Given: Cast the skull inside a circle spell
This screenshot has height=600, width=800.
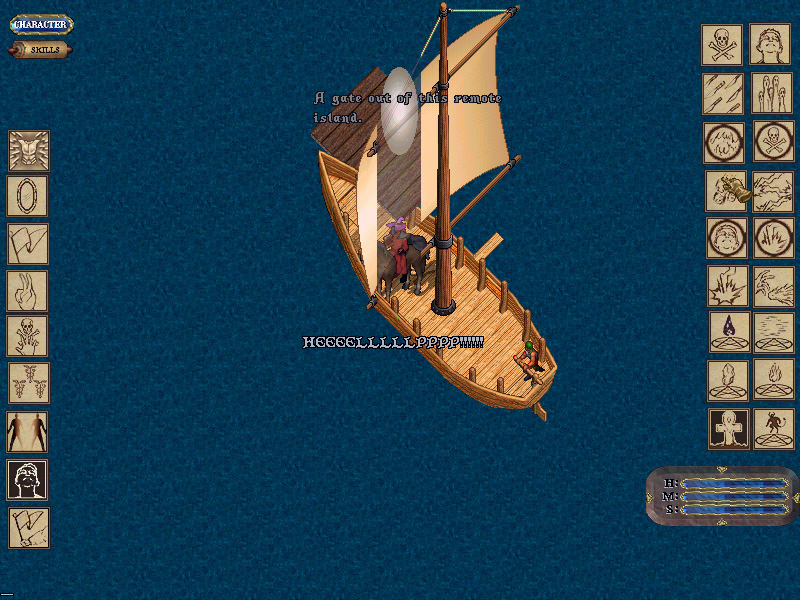Looking at the screenshot, I should (773, 141).
